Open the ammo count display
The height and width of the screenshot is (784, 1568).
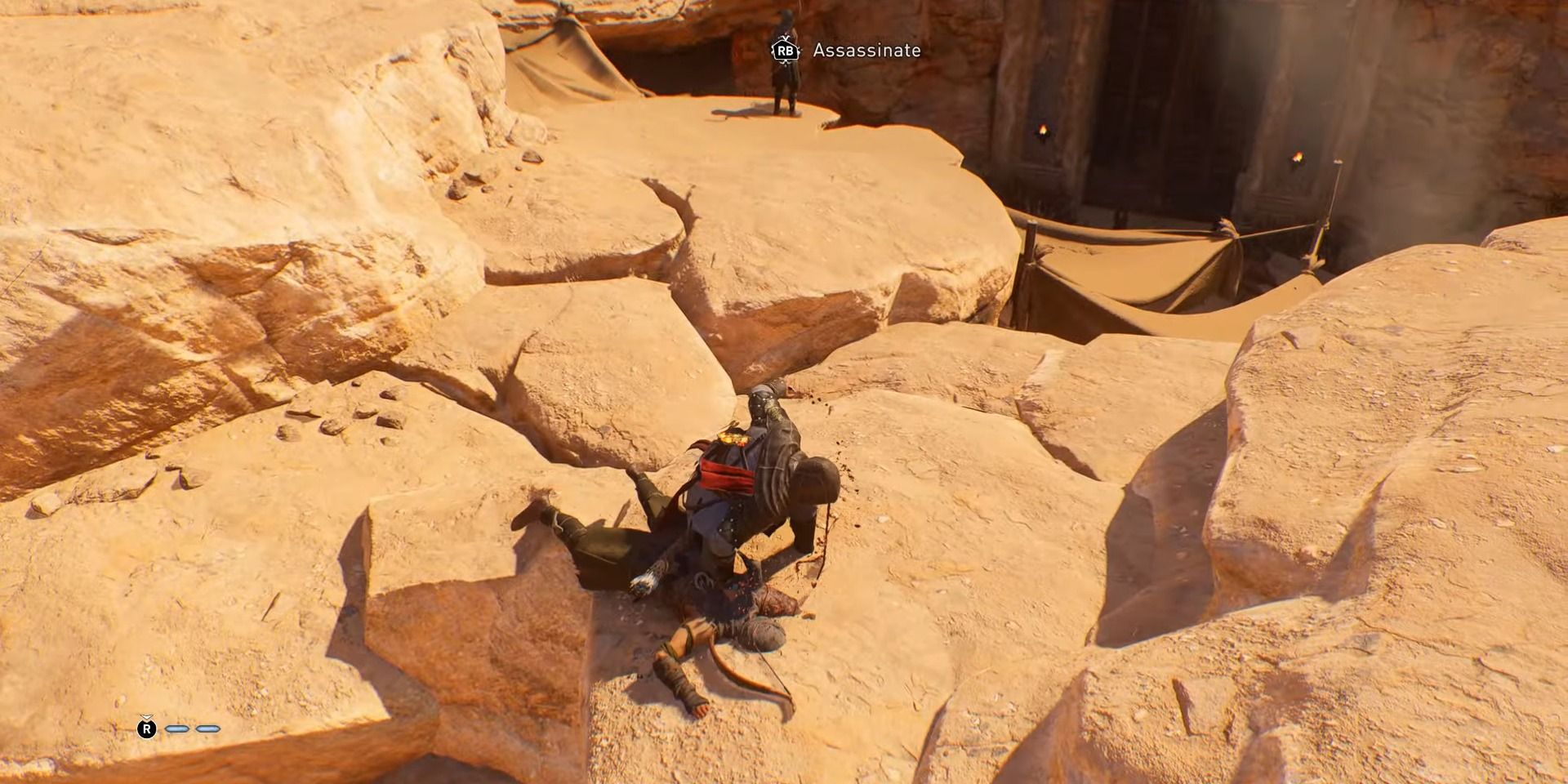click(192, 728)
